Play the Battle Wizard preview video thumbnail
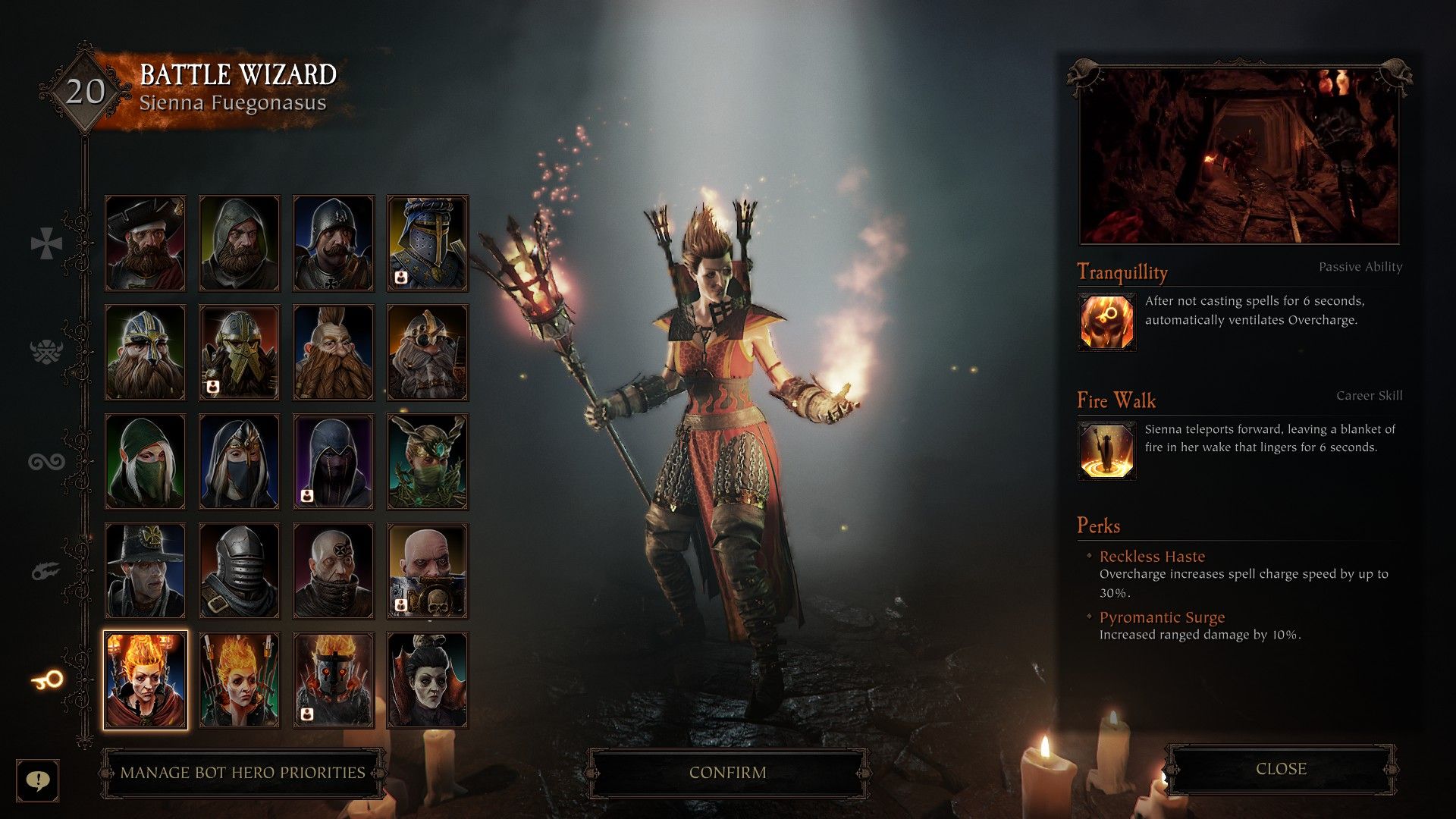1456x819 pixels. (1239, 157)
